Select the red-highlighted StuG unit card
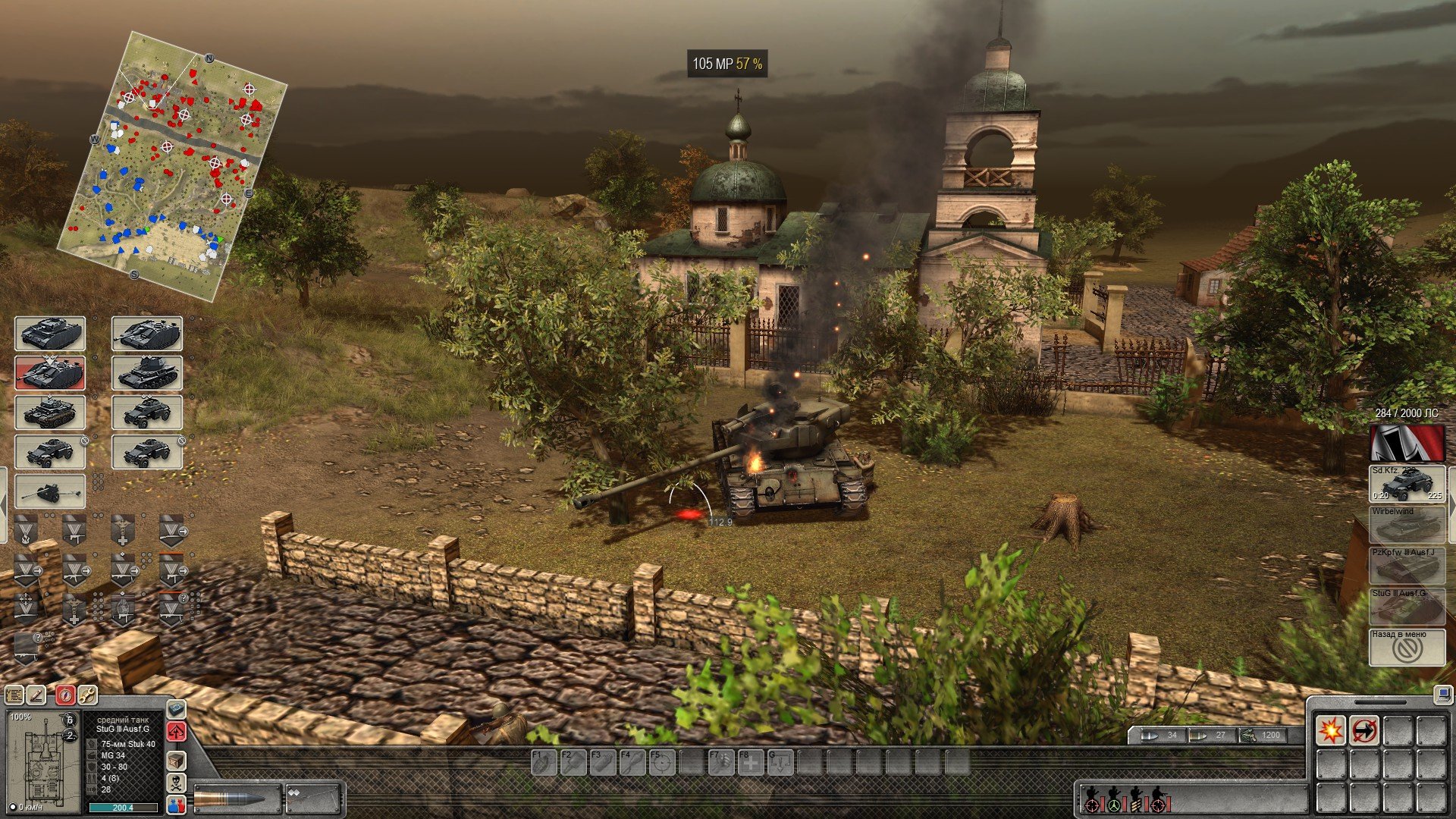This screenshot has width=1456, height=819. point(50,373)
